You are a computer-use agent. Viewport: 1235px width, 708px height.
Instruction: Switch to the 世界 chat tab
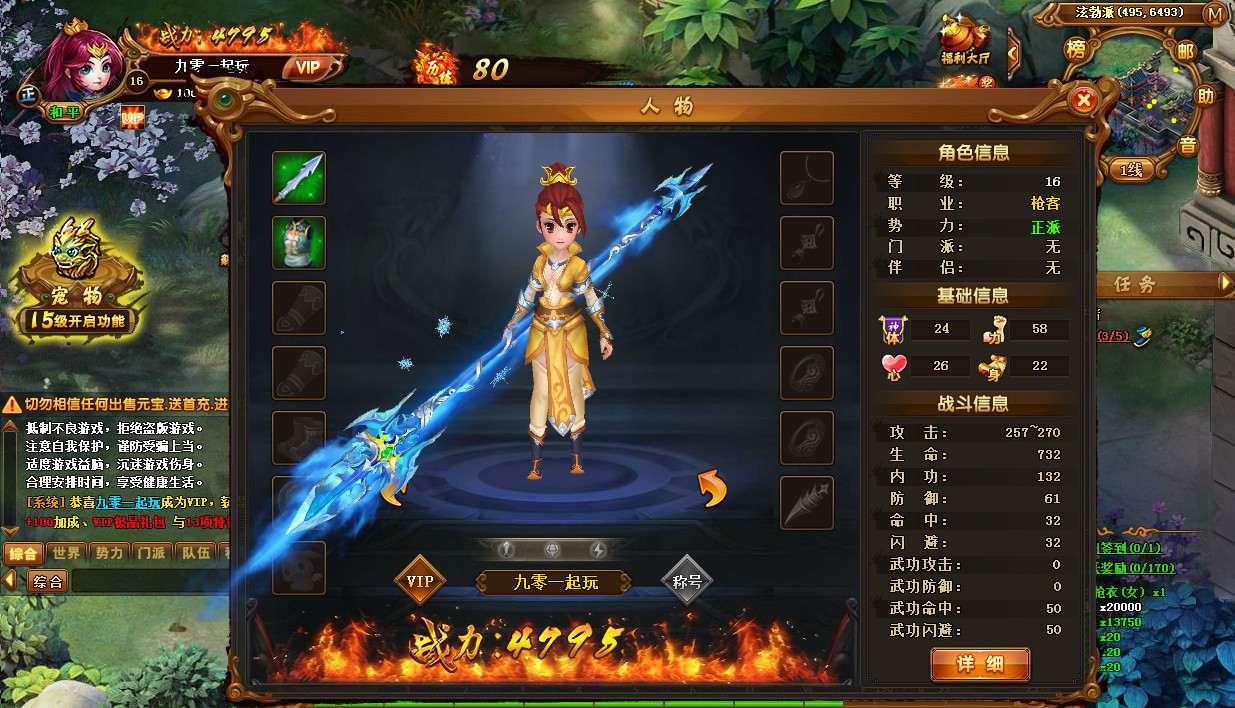coord(67,553)
